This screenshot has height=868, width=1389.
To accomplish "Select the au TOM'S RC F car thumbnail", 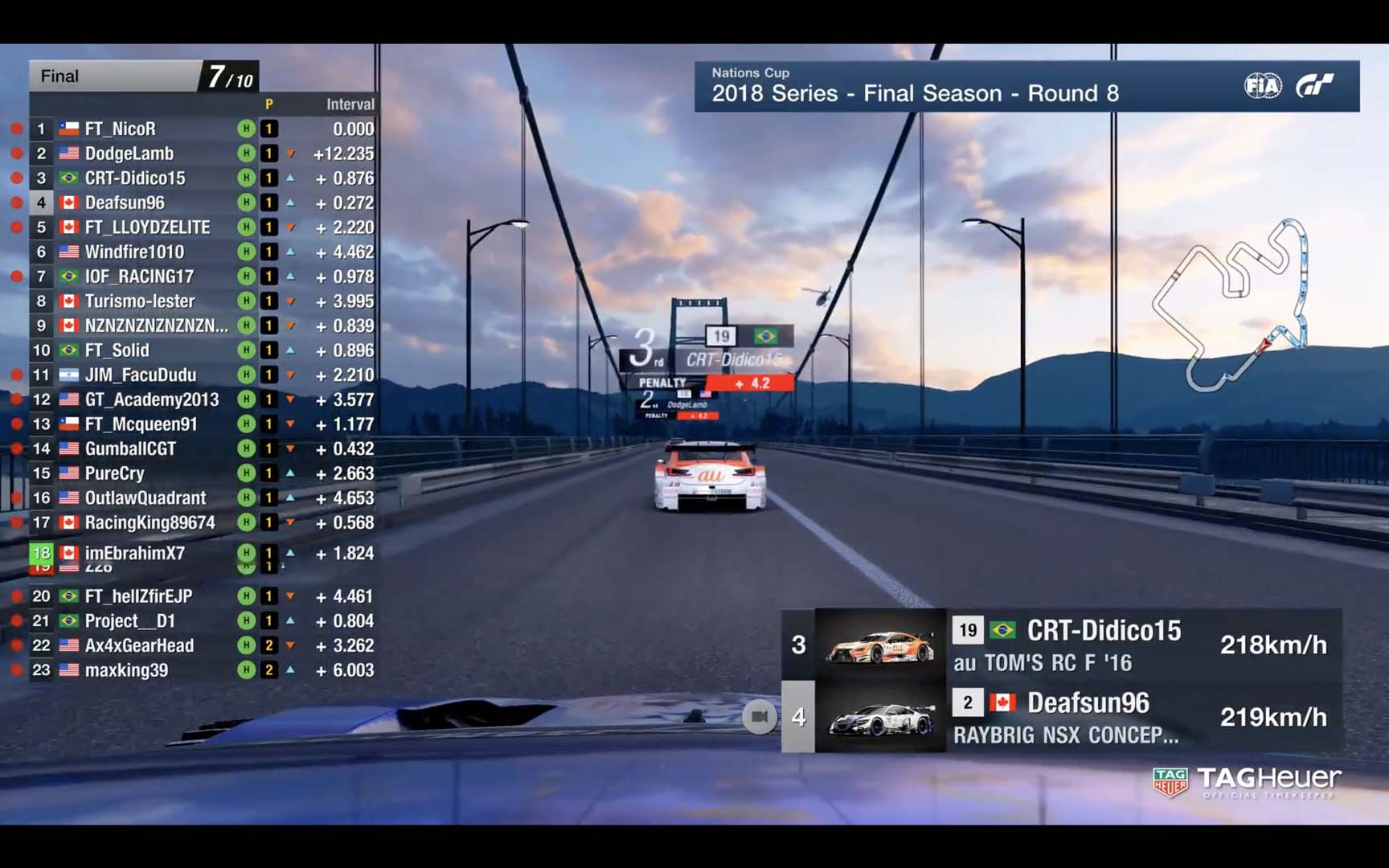I will pyautogui.click(x=880, y=645).
